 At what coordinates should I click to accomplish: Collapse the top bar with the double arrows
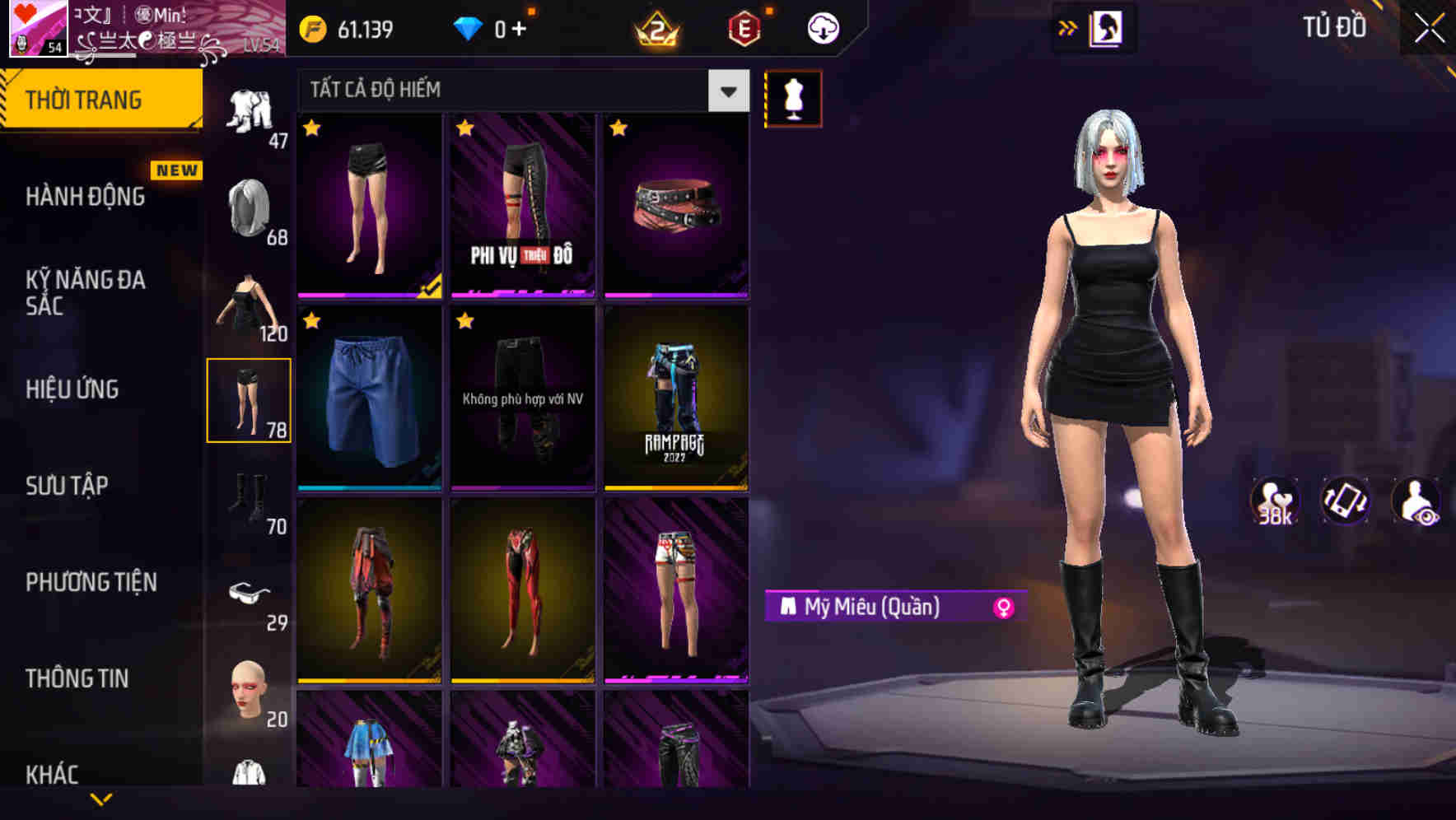tap(1068, 27)
